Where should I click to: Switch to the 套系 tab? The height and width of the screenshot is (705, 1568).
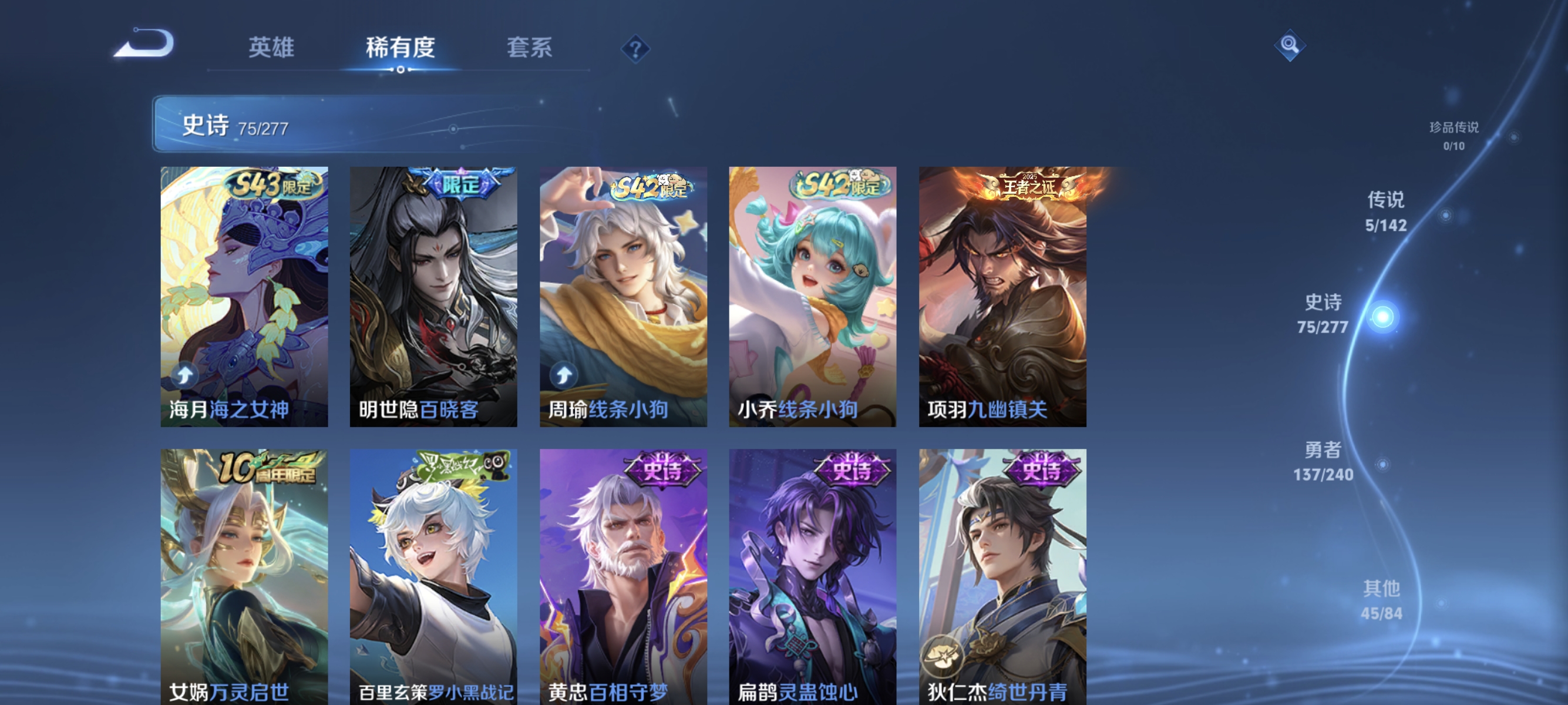pyautogui.click(x=531, y=49)
